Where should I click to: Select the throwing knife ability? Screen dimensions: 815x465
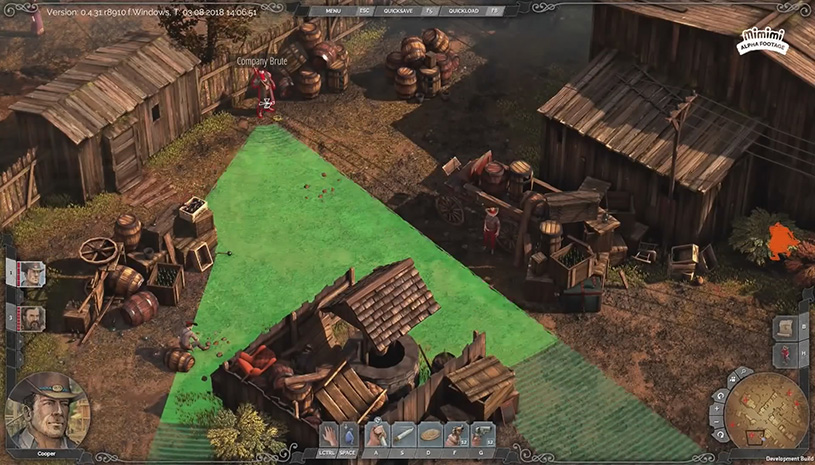(x=404, y=434)
